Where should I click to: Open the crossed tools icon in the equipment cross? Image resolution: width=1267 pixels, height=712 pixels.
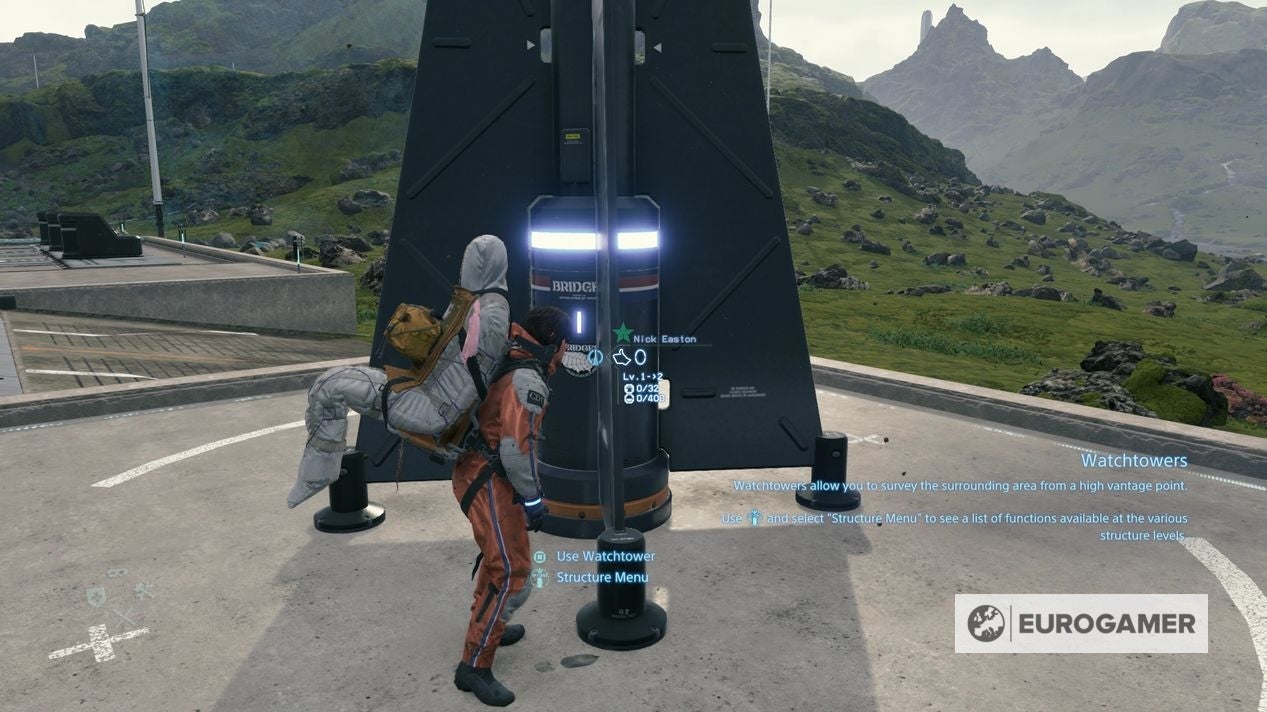[x=145, y=591]
